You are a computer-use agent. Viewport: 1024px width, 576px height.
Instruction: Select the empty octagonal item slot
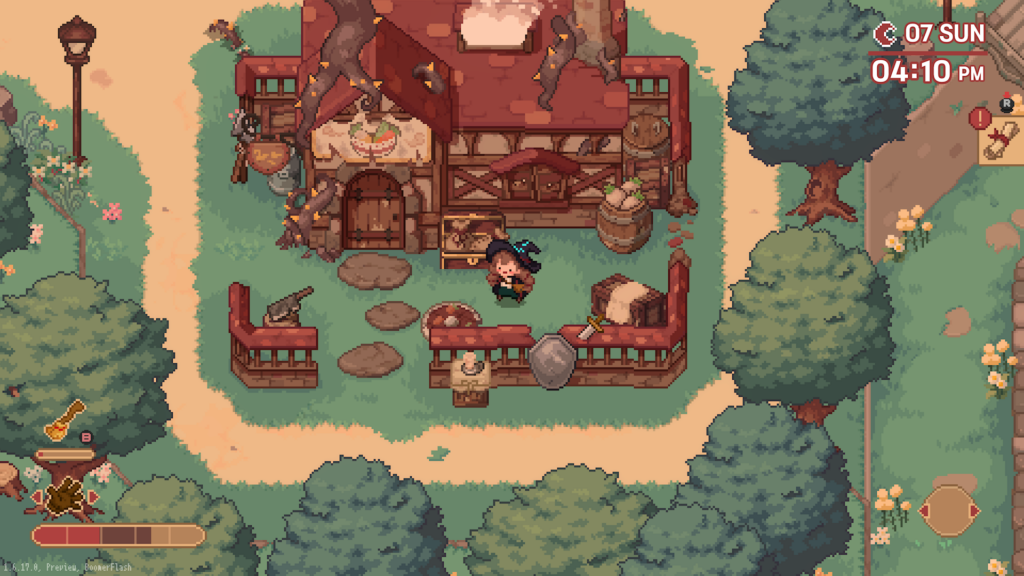coord(947,511)
